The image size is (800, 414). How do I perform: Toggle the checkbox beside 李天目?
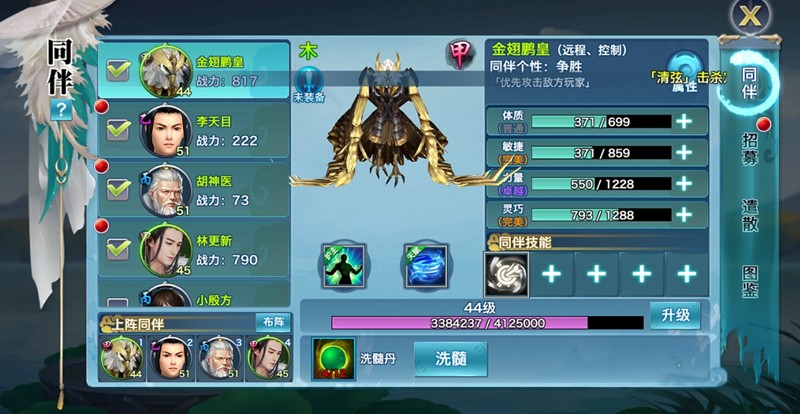coord(119,130)
